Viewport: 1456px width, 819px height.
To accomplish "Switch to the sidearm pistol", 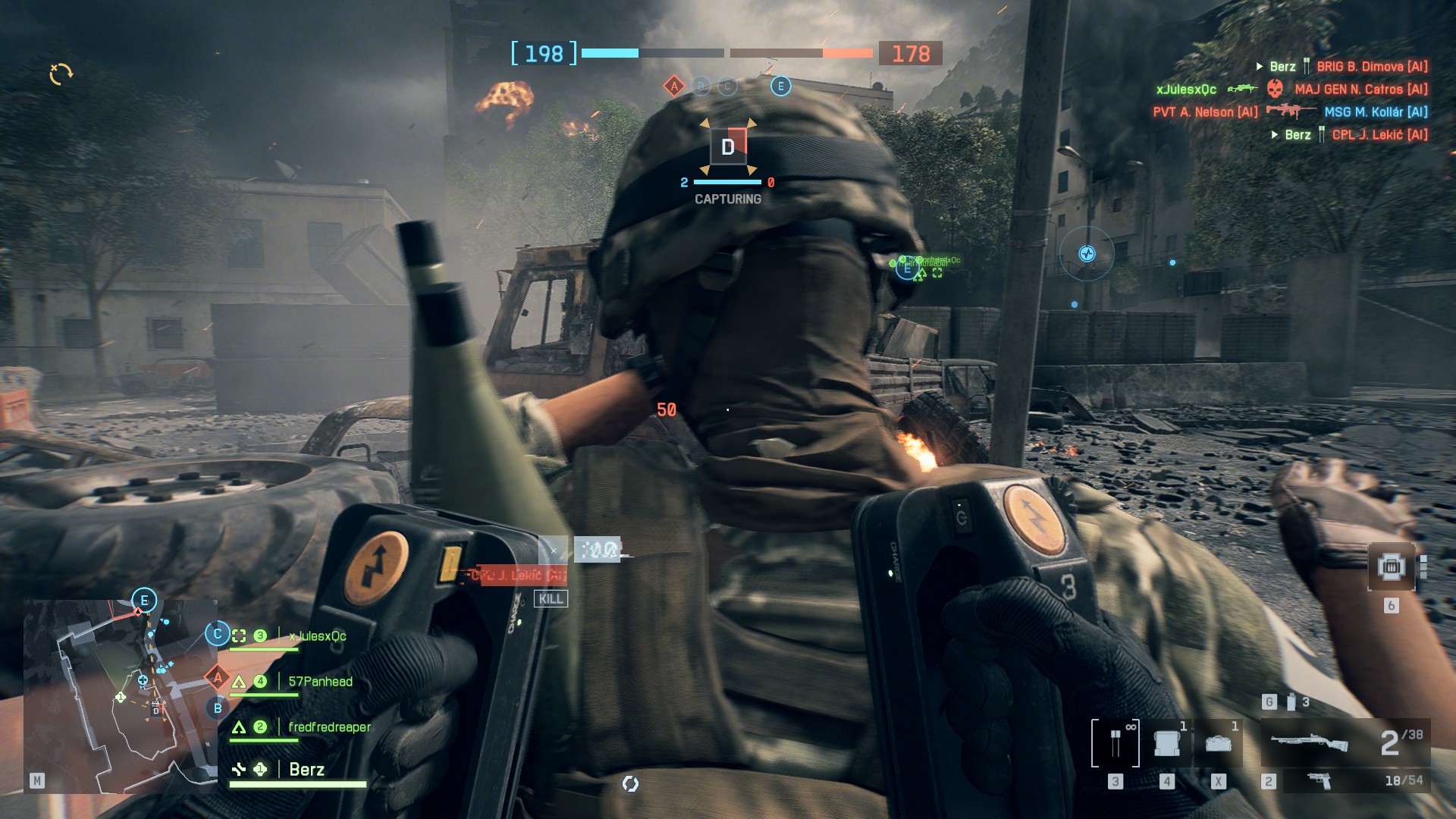I will pyautogui.click(x=1319, y=780).
